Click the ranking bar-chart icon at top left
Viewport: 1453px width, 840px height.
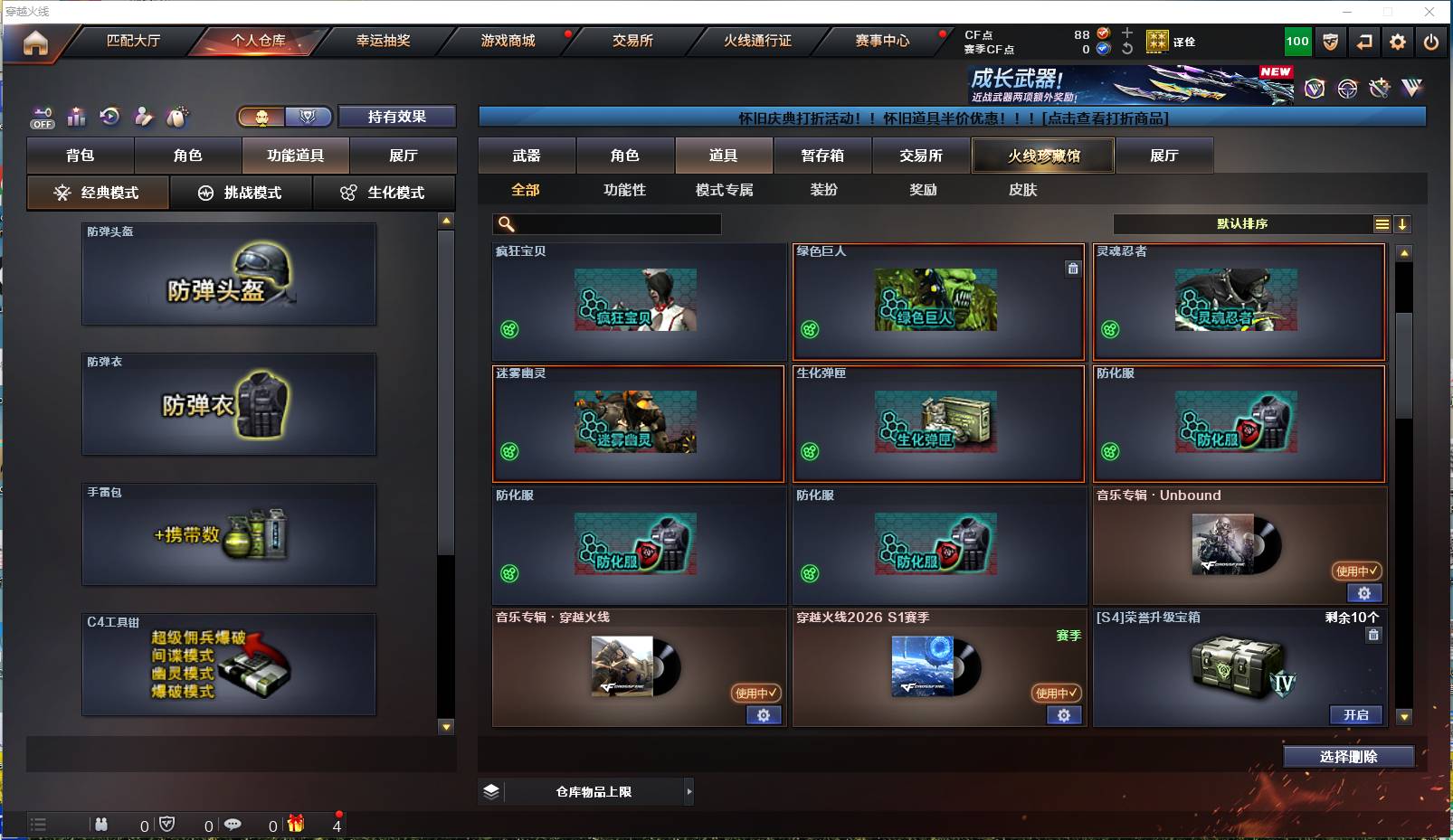76,117
